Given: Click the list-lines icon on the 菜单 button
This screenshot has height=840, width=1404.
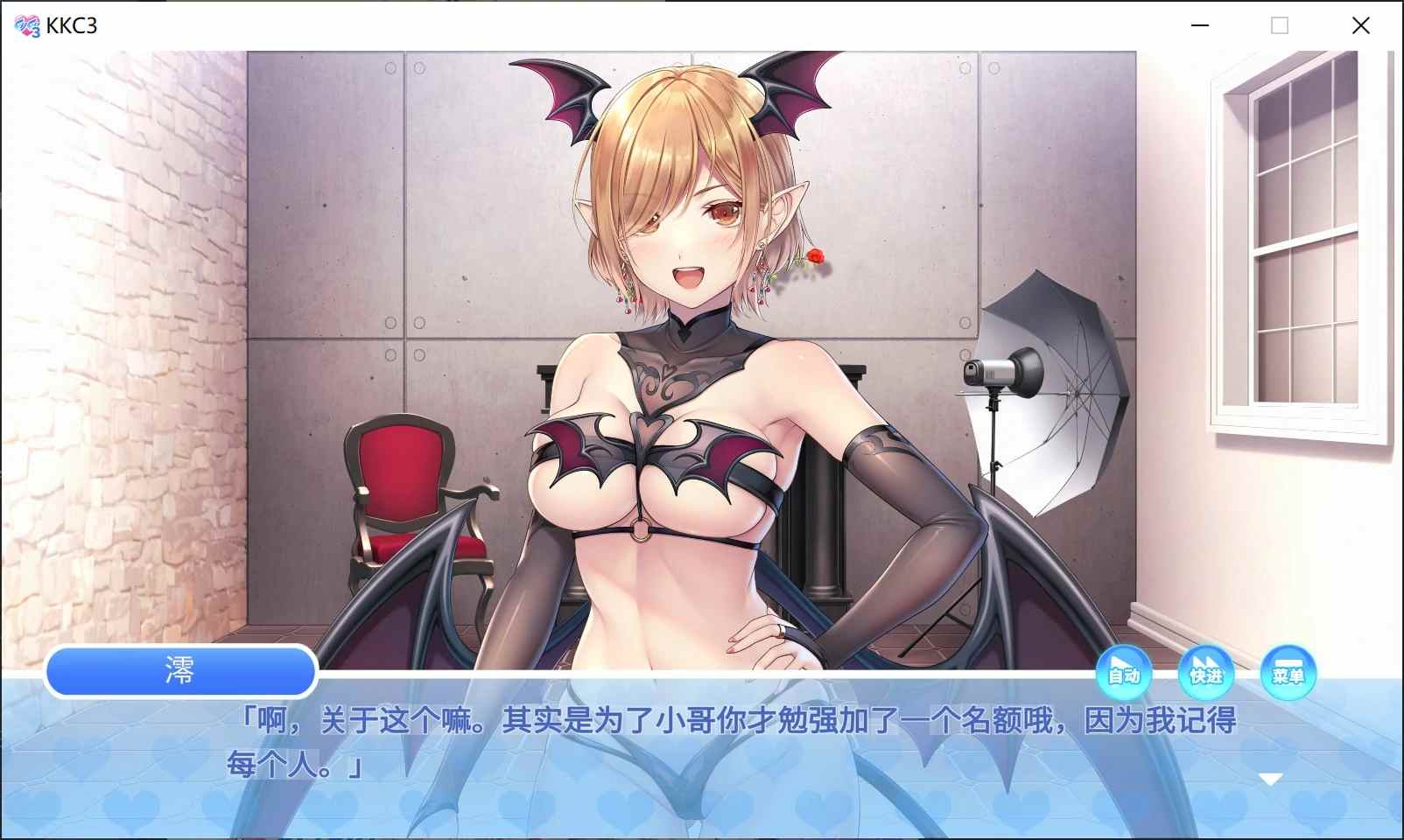Looking at the screenshot, I should coord(1287,662).
